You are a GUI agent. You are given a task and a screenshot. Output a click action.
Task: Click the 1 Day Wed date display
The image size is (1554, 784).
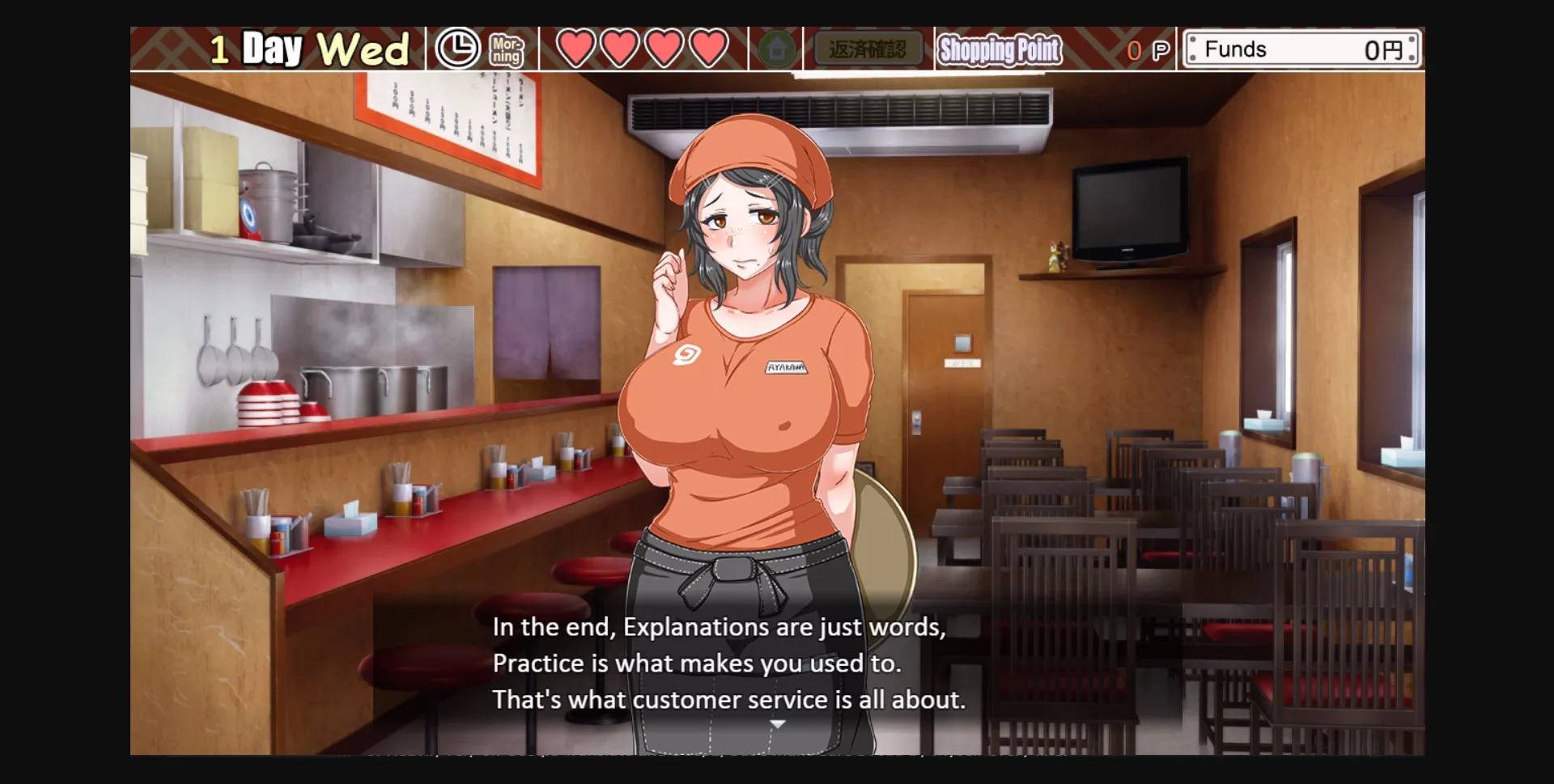coord(308,49)
